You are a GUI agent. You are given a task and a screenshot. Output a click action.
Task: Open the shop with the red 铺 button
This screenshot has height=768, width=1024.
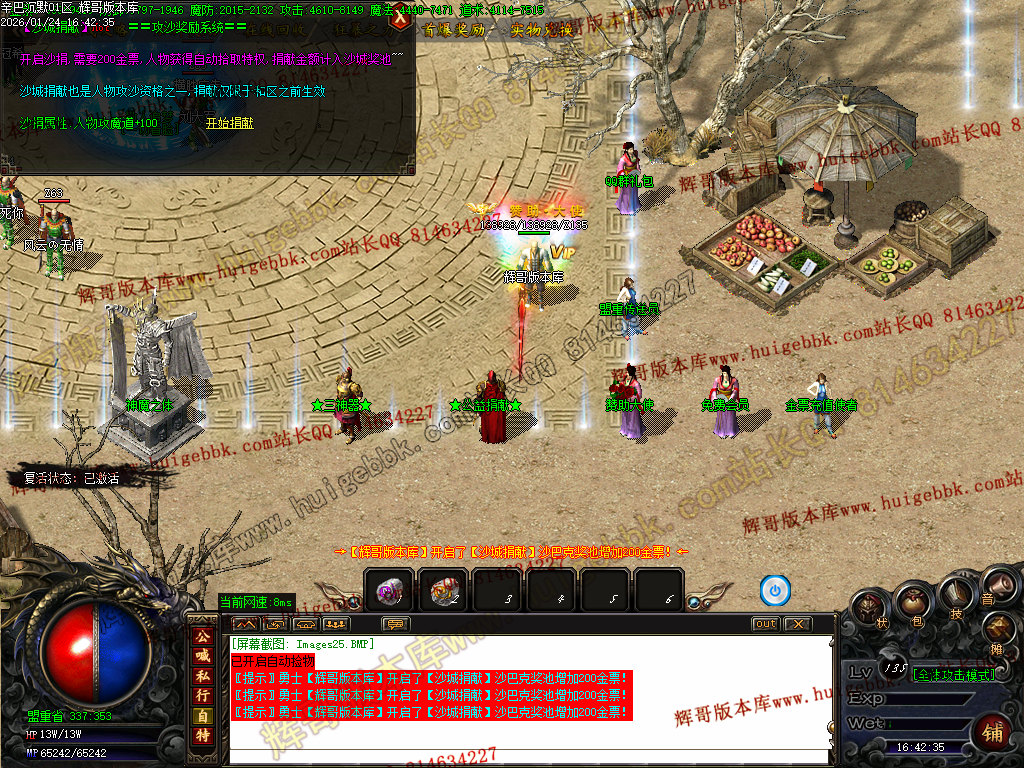click(x=990, y=732)
